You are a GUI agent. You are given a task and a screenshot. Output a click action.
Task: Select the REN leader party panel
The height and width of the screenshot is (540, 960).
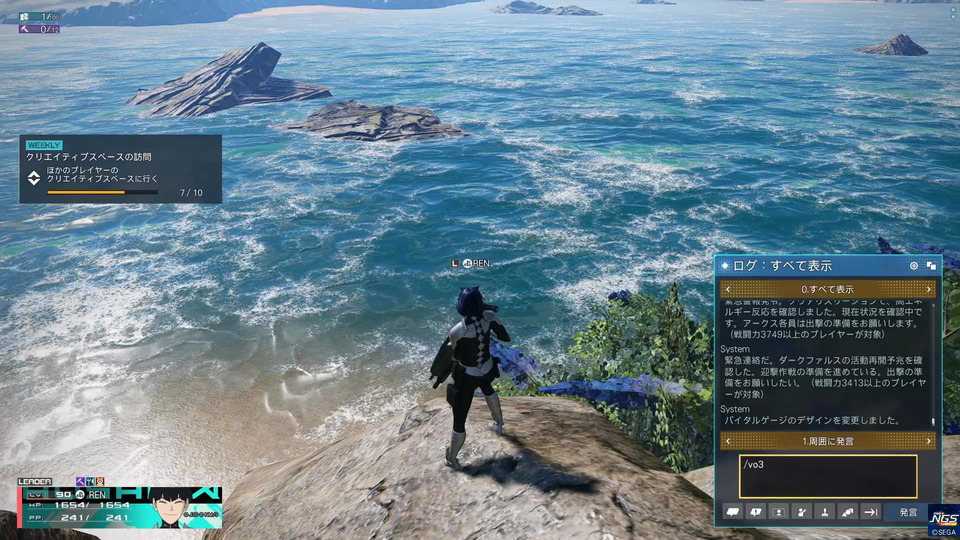click(120, 507)
